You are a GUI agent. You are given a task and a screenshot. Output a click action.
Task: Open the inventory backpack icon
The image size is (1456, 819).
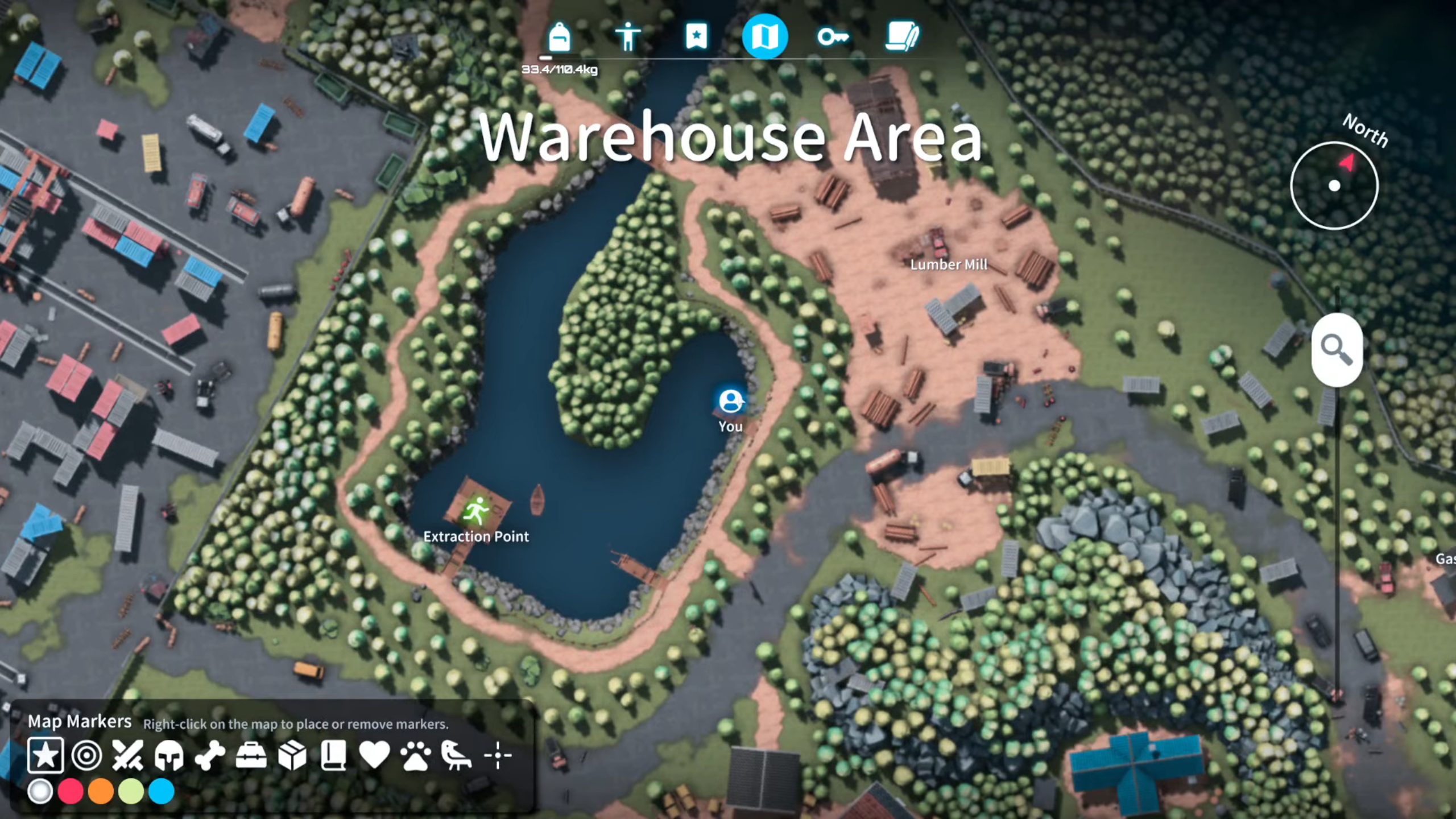point(560,36)
